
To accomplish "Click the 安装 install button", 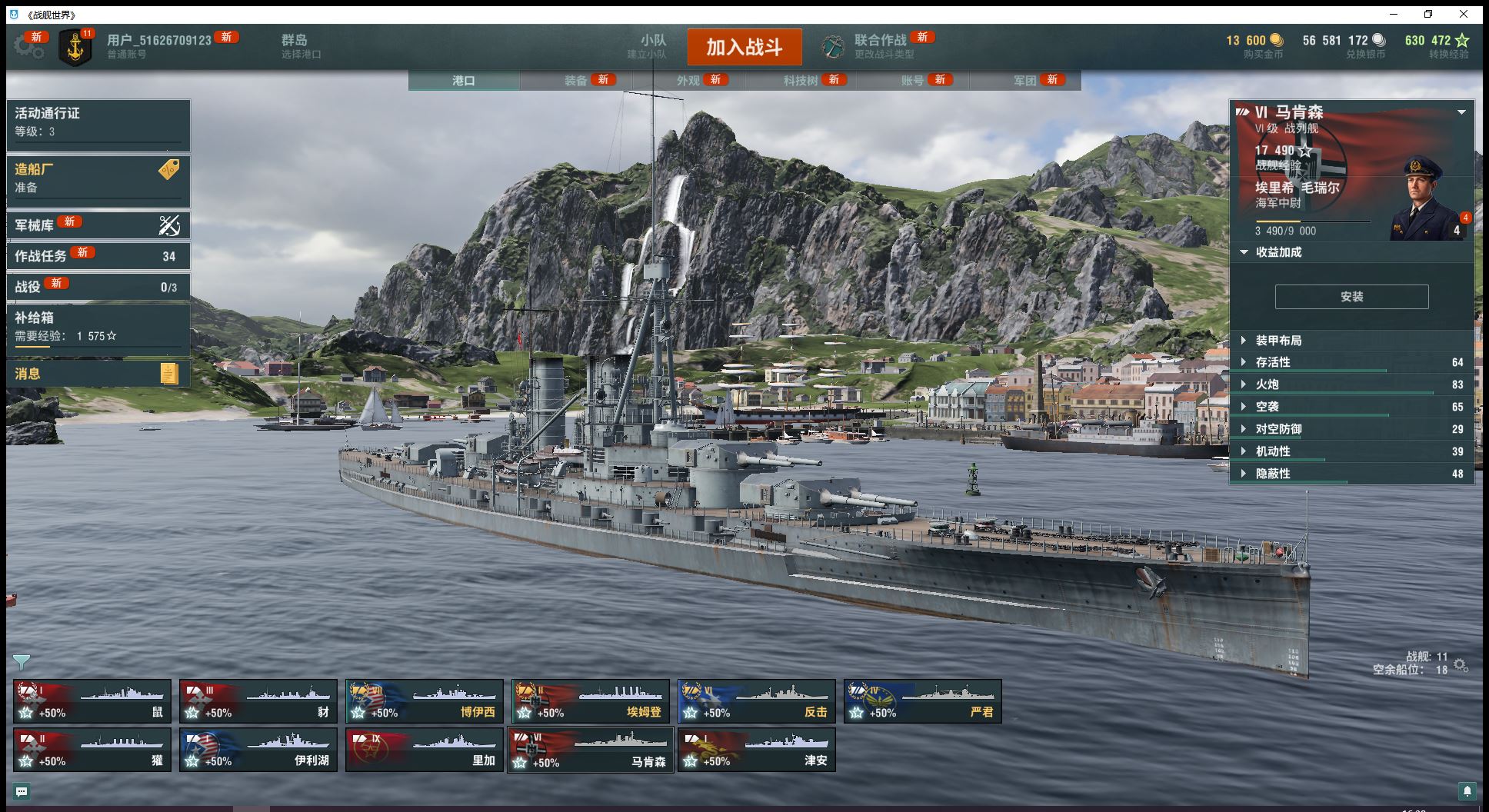I will (1351, 297).
